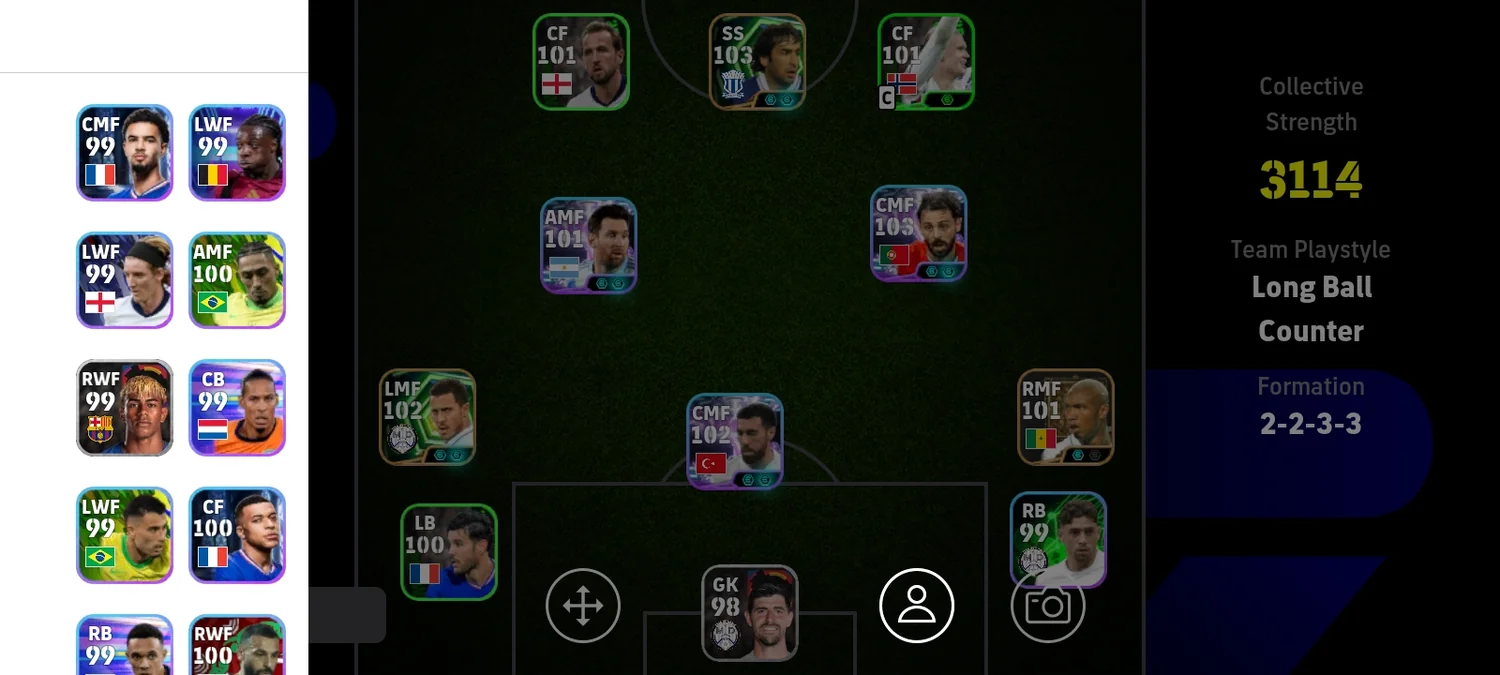Screen dimensions: 1500x675
Task: Pick the CB 99 Netherlands reserve
Action: click(x=237, y=408)
